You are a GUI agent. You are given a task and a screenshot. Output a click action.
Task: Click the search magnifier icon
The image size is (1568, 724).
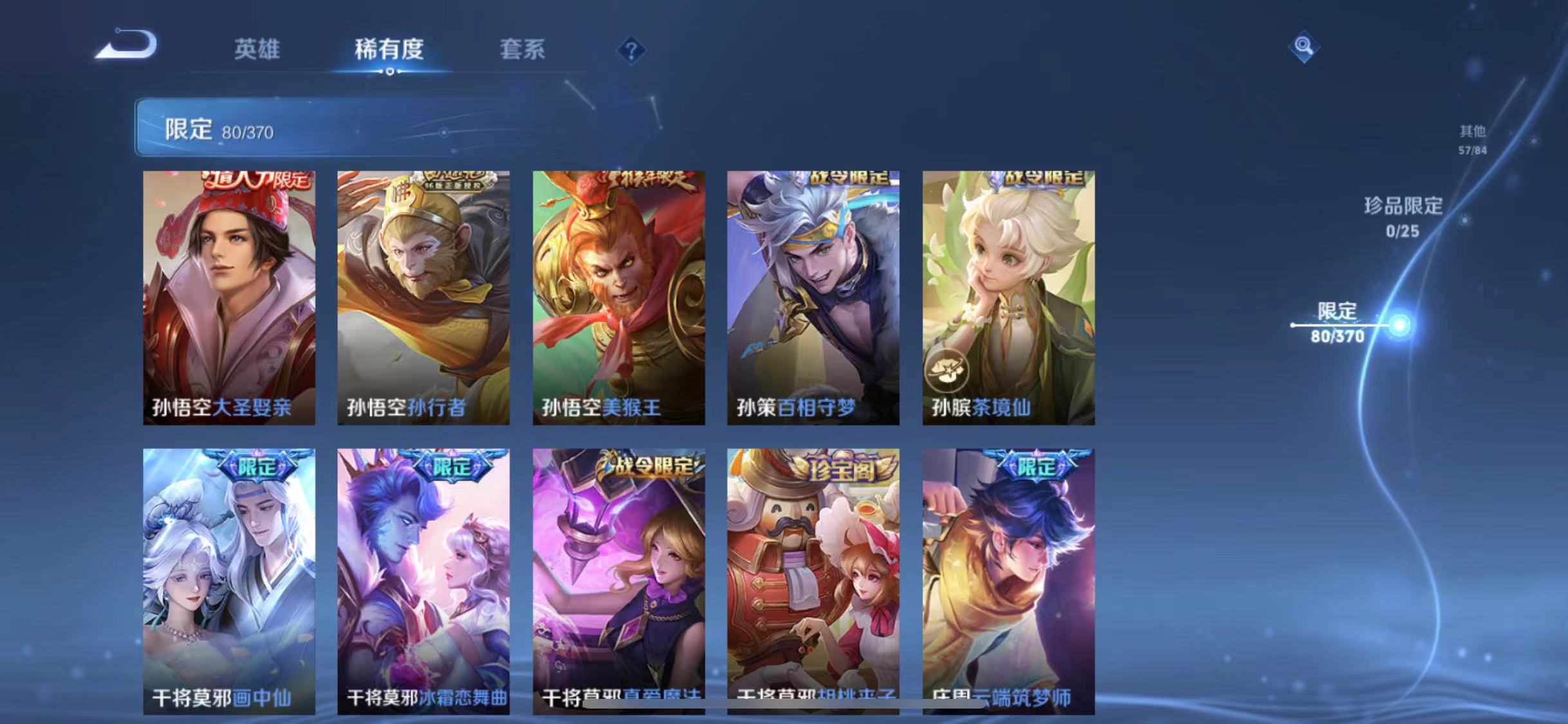(1302, 48)
